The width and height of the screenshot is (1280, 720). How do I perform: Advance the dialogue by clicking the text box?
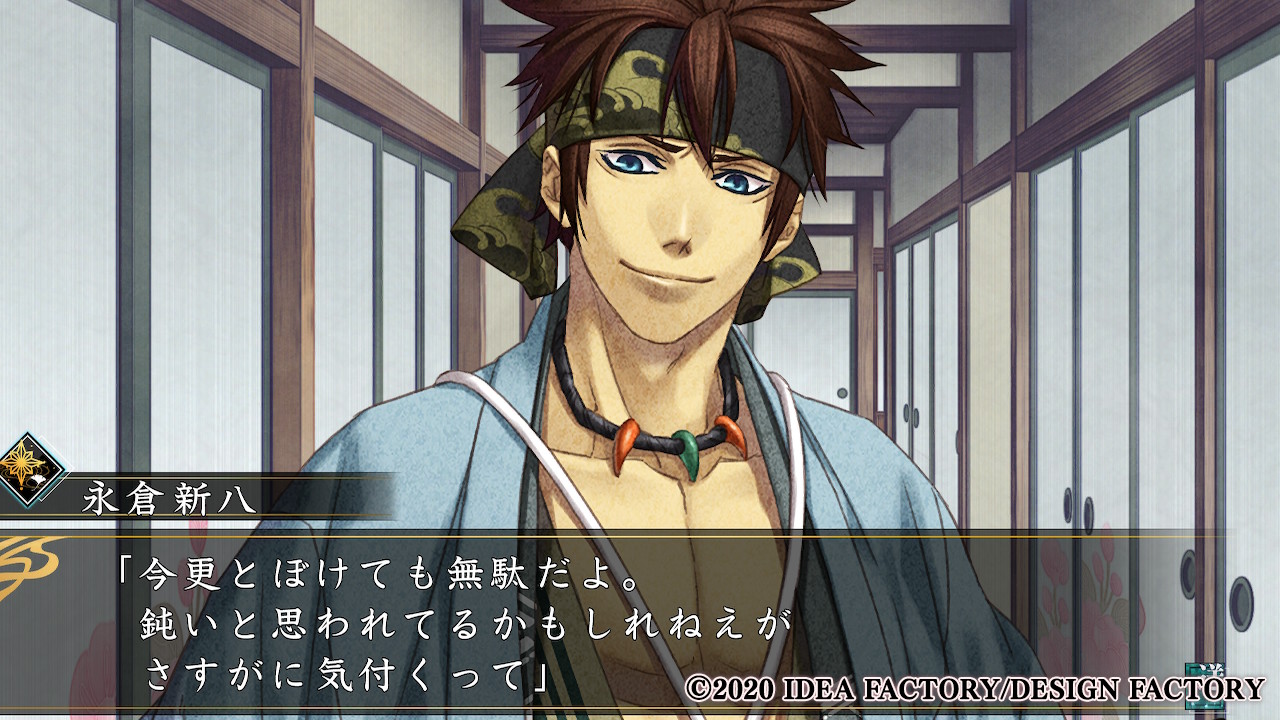click(x=640, y=620)
